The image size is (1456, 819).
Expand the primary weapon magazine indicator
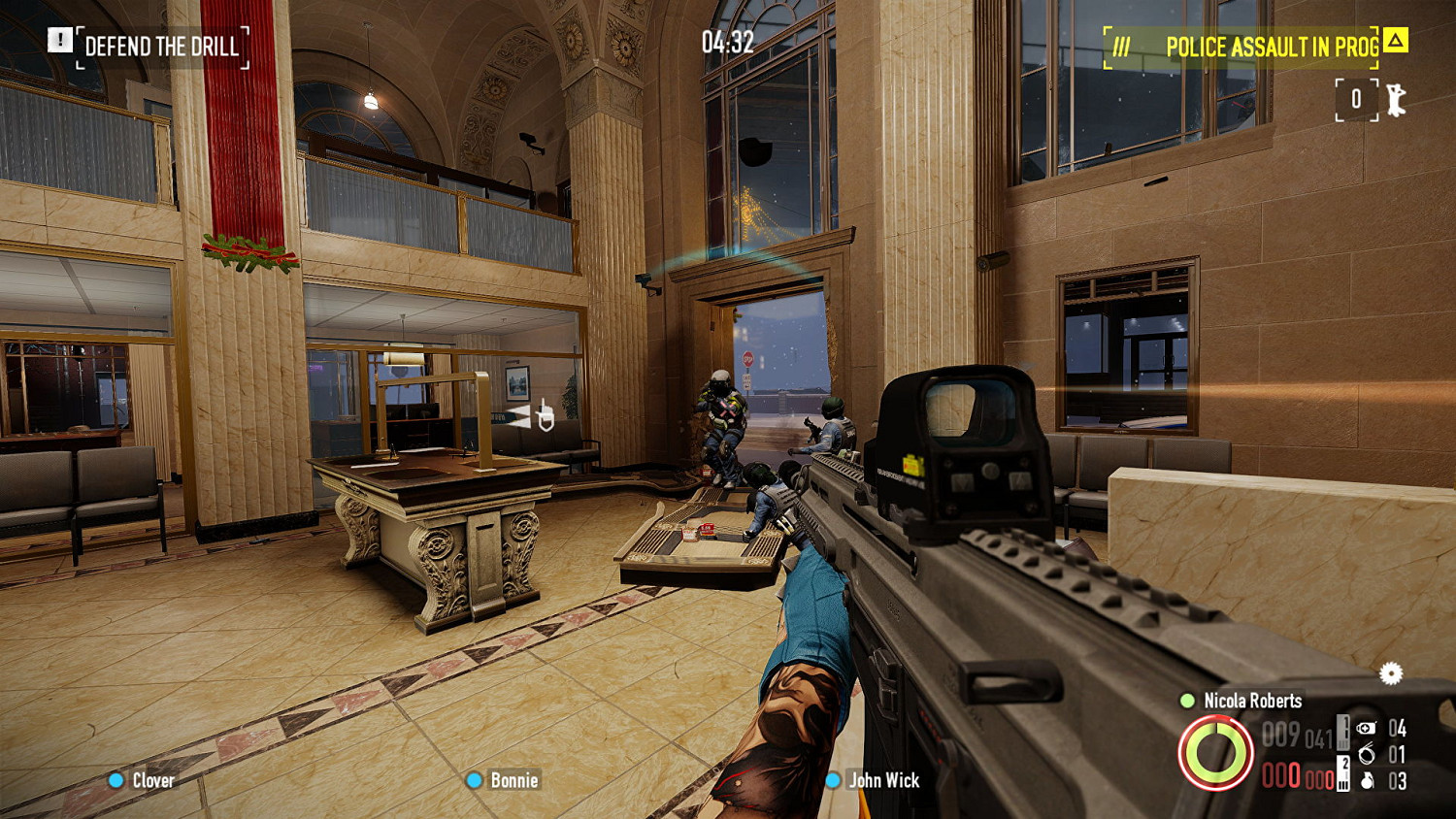coord(1342,735)
